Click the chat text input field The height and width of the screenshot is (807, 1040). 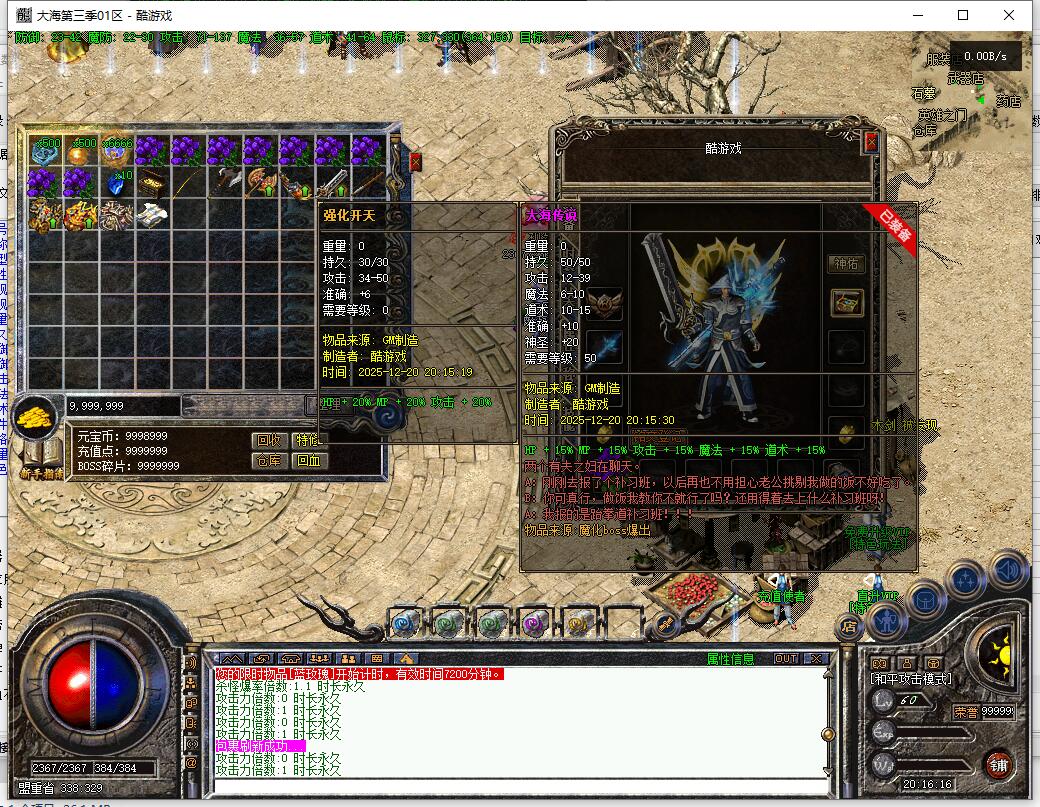520,787
